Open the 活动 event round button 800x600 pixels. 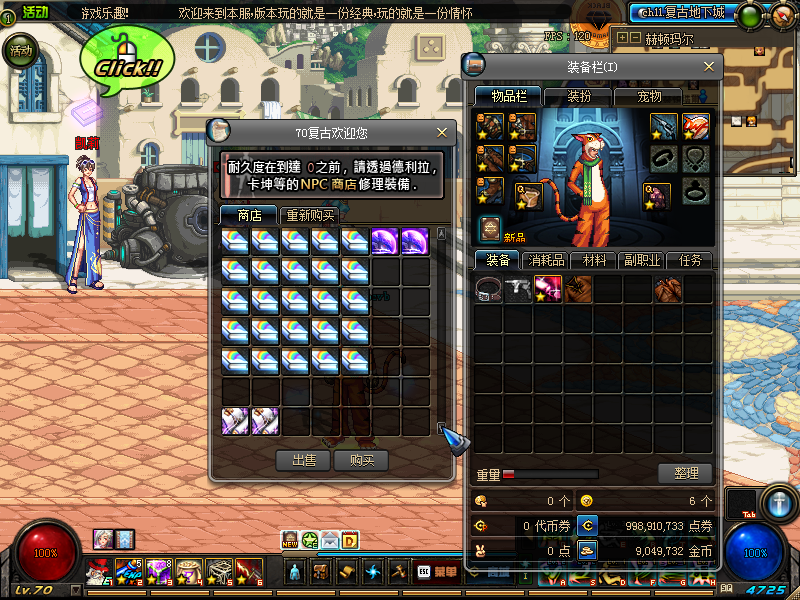(18, 51)
